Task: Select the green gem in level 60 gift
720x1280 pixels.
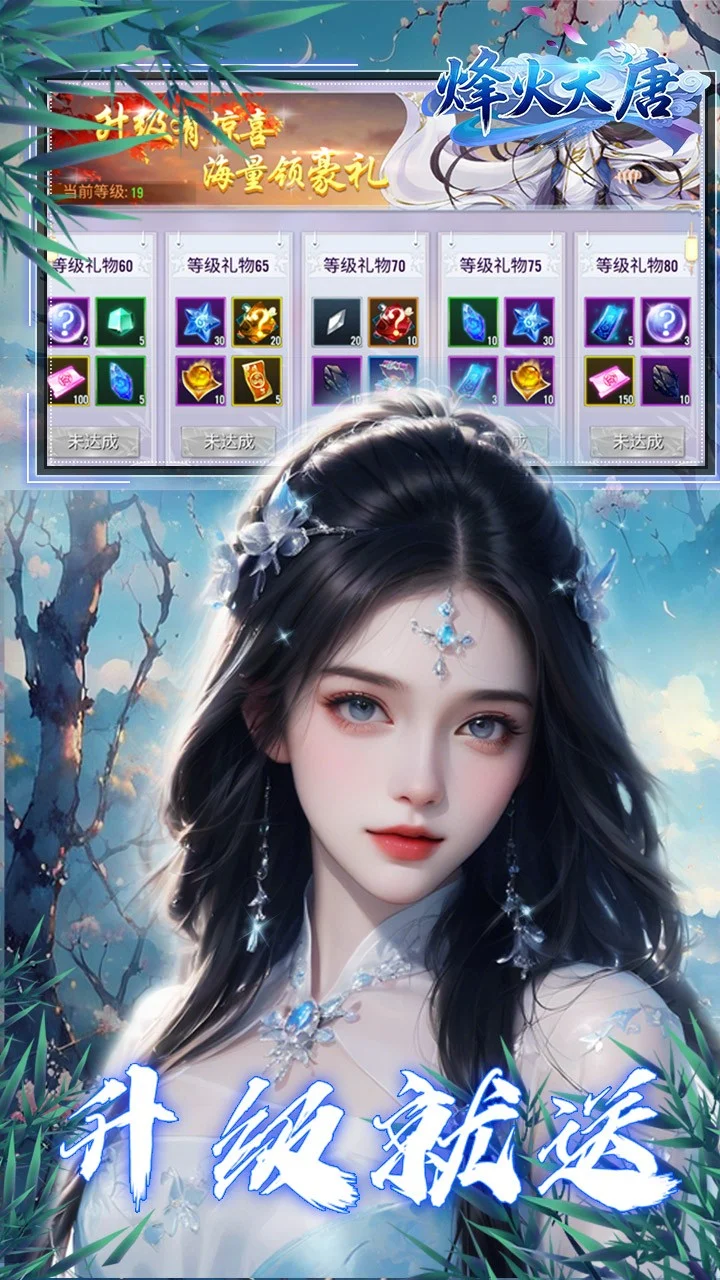Action: (120, 322)
